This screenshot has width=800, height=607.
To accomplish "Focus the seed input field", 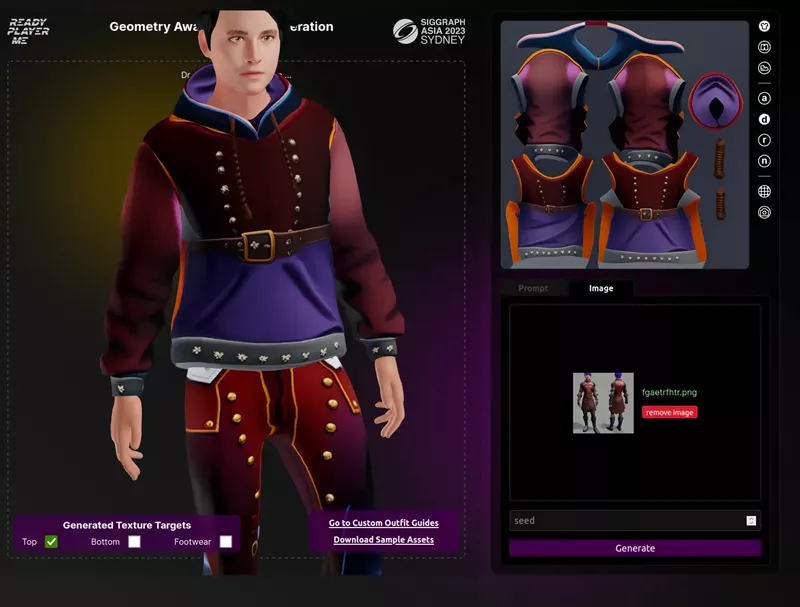I will pos(626,521).
